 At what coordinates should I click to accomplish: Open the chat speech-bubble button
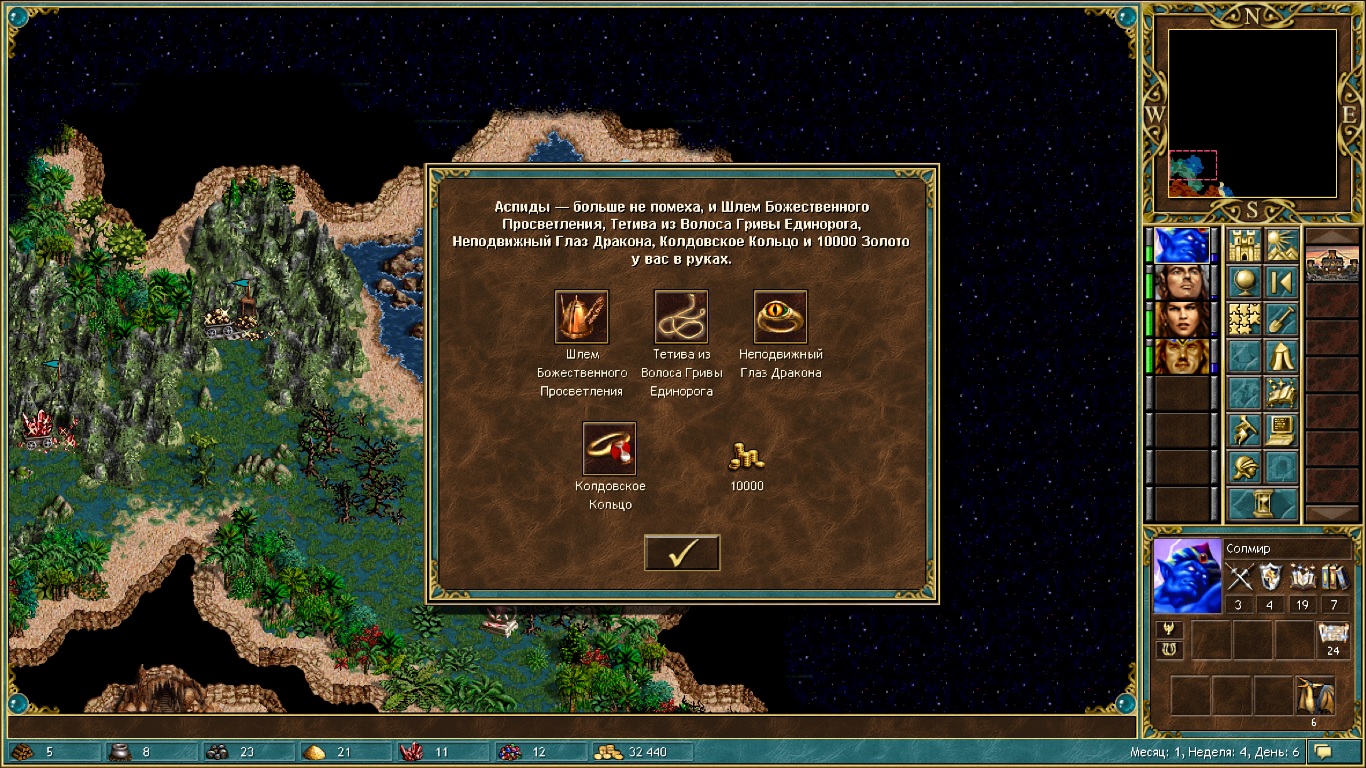click(x=1323, y=751)
